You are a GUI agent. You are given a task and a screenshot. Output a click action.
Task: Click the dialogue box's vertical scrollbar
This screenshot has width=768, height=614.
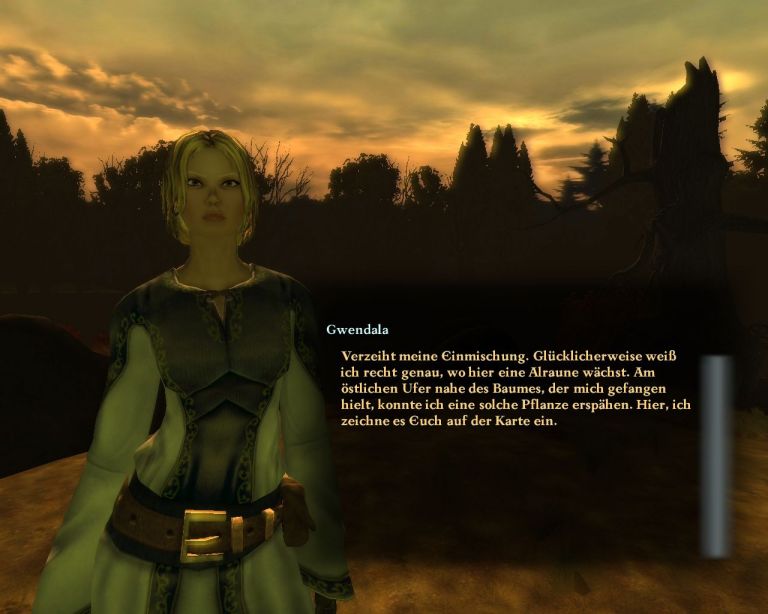[x=715, y=455]
